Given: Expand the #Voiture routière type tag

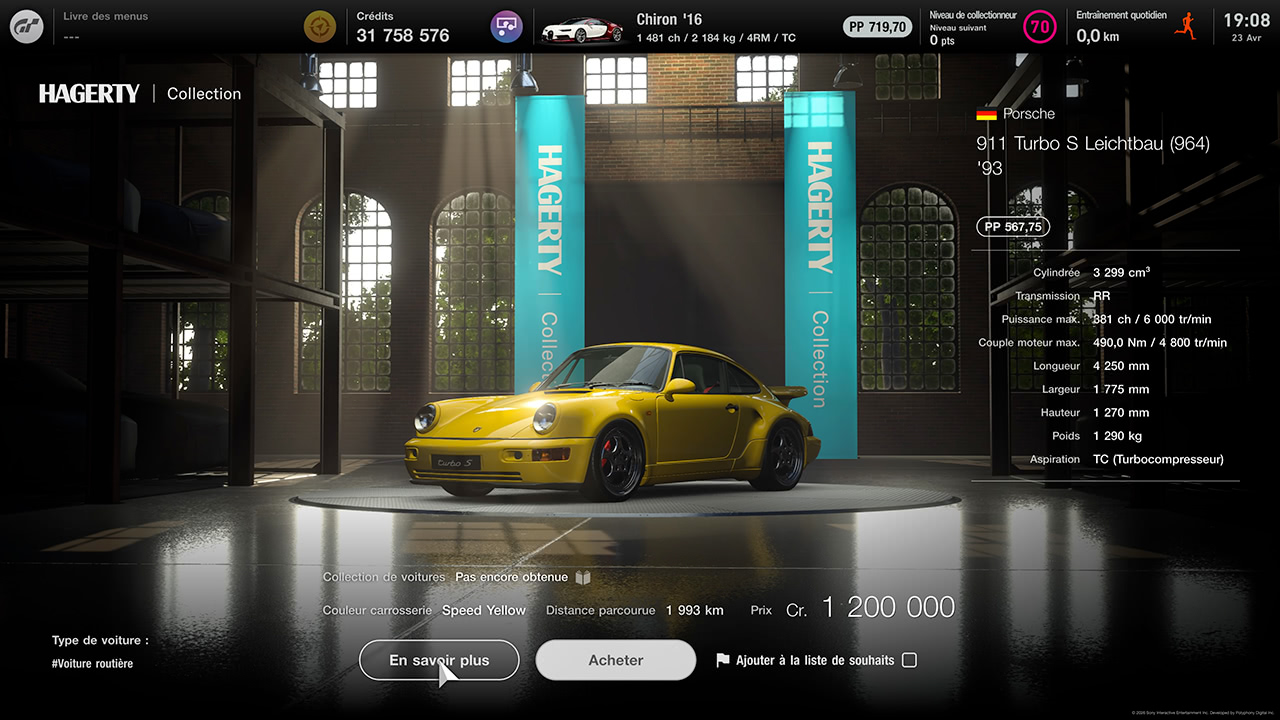Looking at the screenshot, I should click(93, 663).
